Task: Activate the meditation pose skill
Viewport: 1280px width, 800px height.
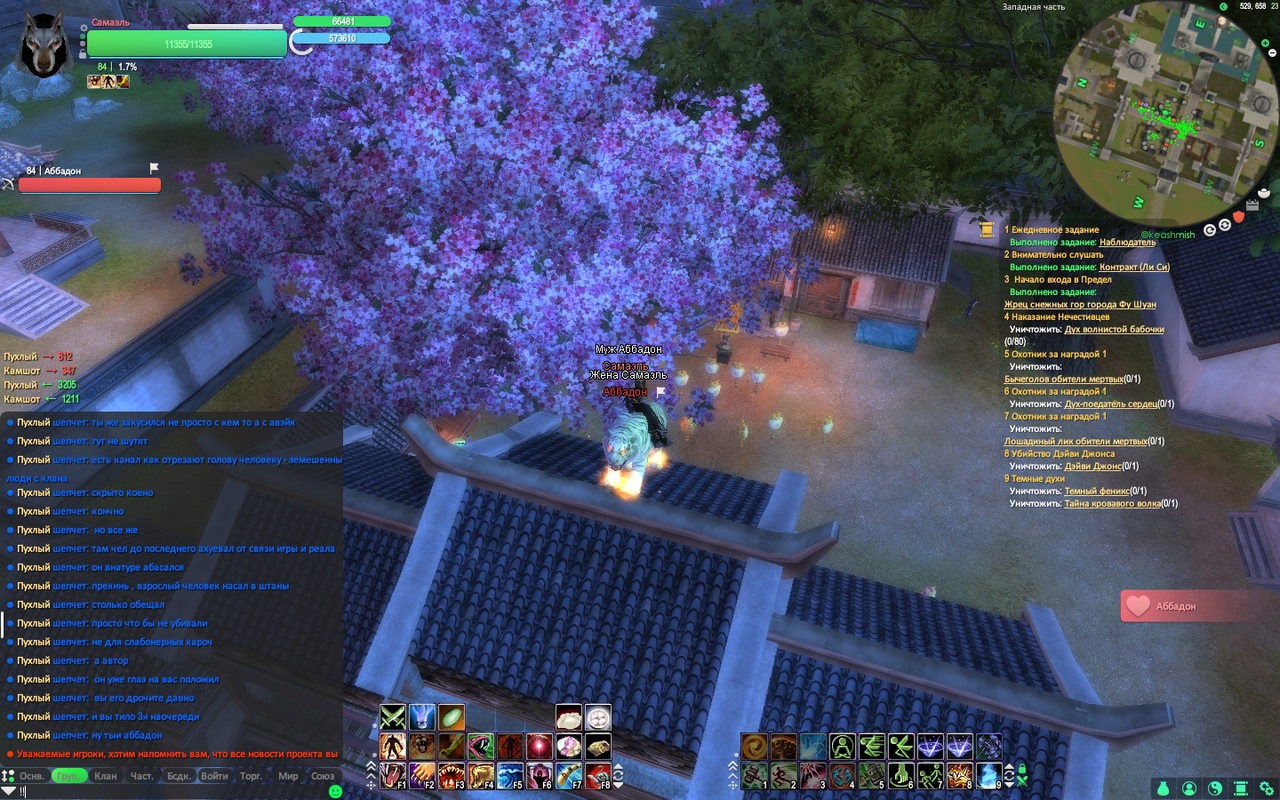Action: click(x=843, y=746)
